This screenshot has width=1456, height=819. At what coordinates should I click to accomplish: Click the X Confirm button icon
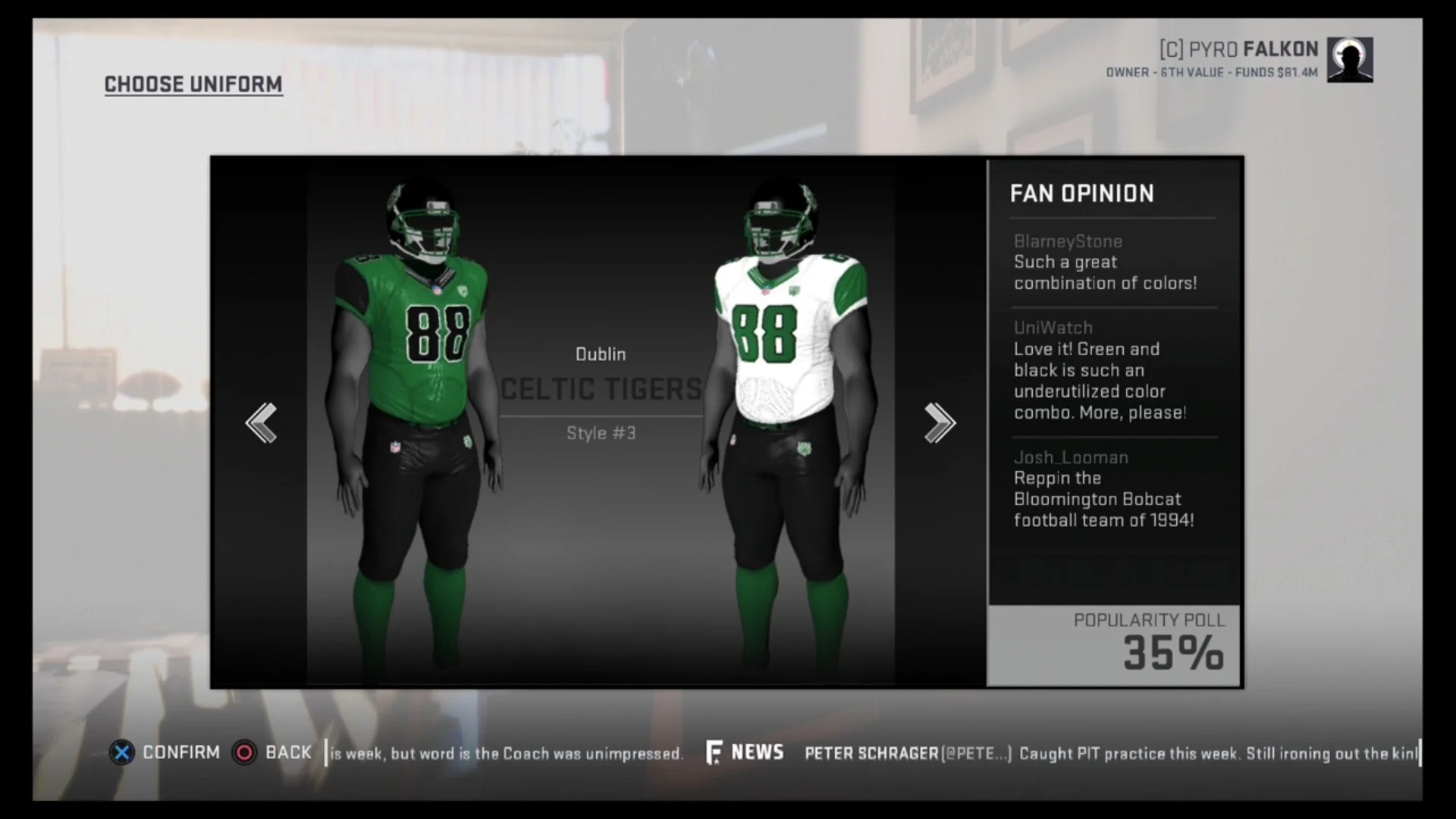122,753
